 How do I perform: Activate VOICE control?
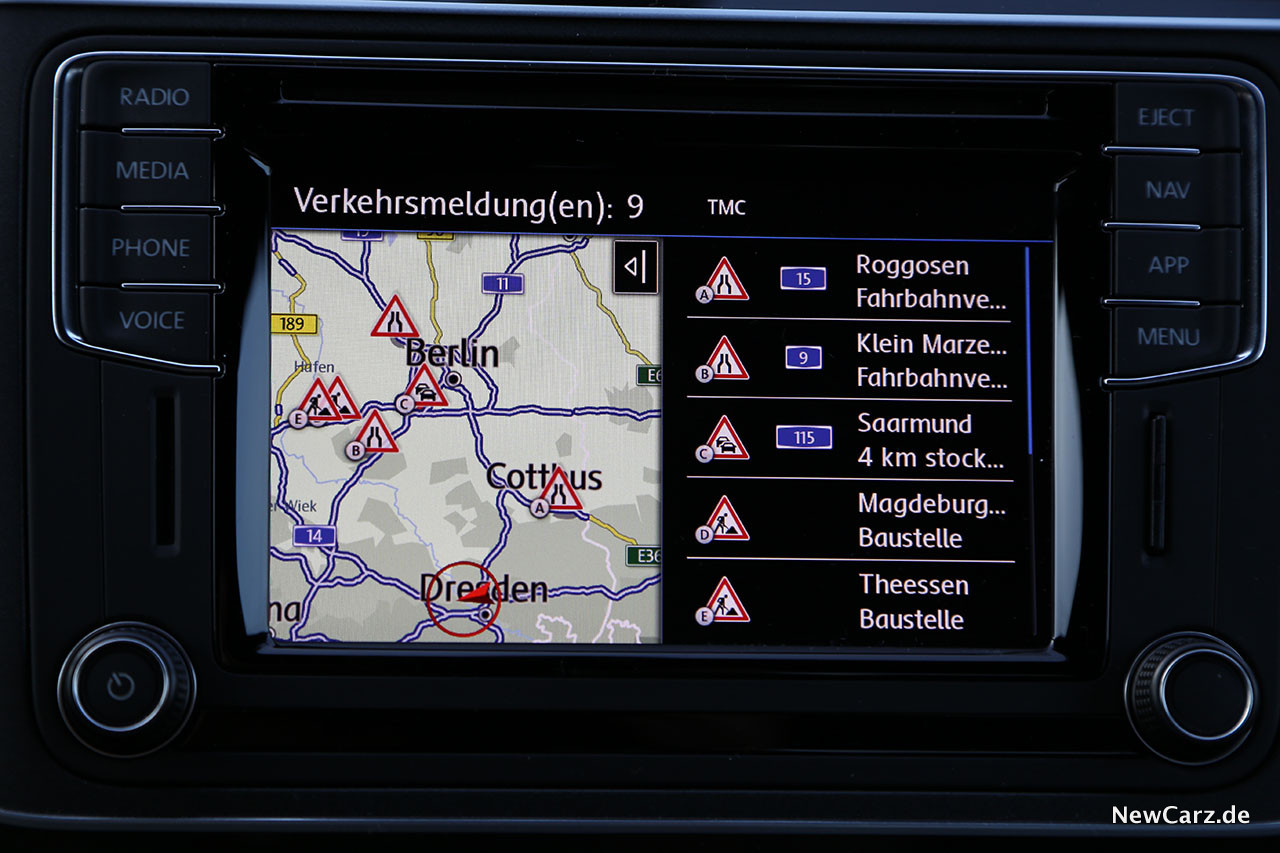pyautogui.click(x=152, y=321)
